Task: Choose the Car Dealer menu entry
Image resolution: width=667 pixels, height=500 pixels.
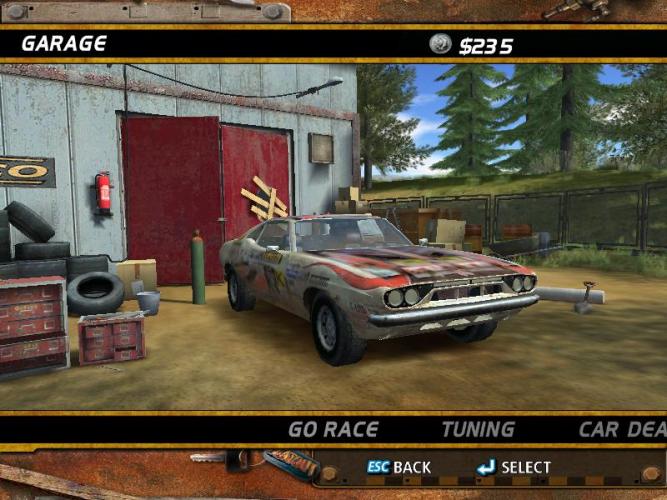Action: pos(622,430)
